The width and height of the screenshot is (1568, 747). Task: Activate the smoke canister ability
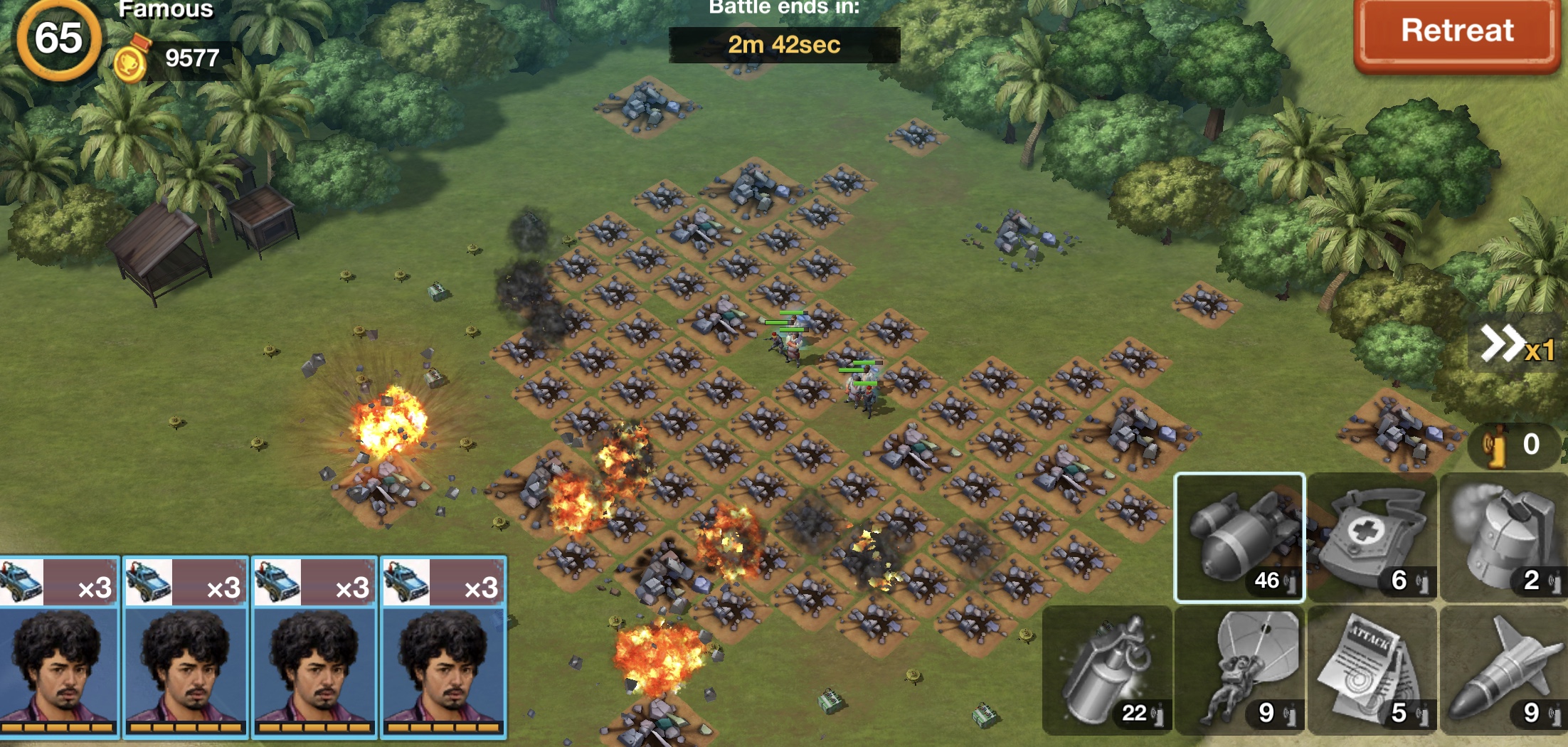pos(1504,537)
